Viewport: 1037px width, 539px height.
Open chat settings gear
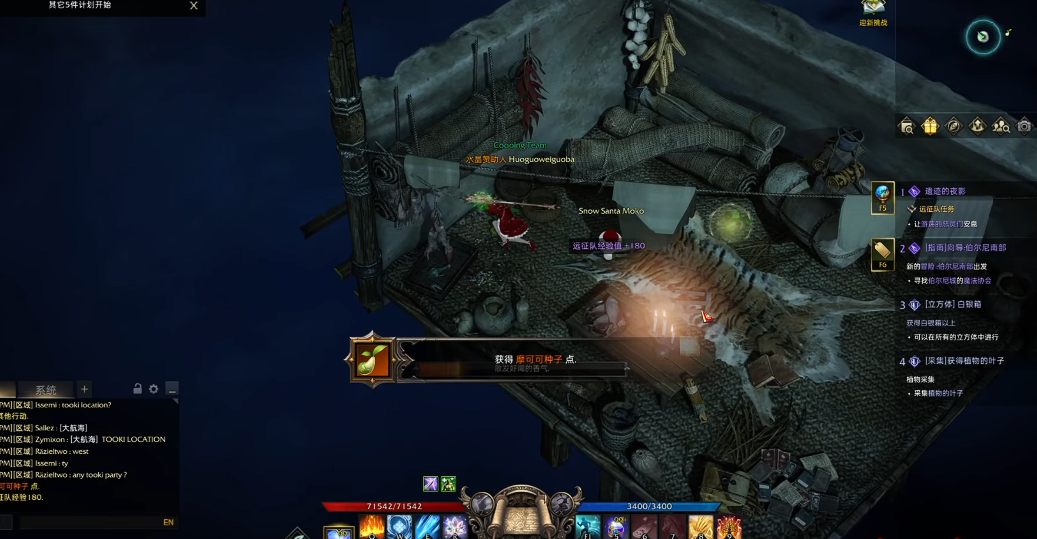click(154, 389)
